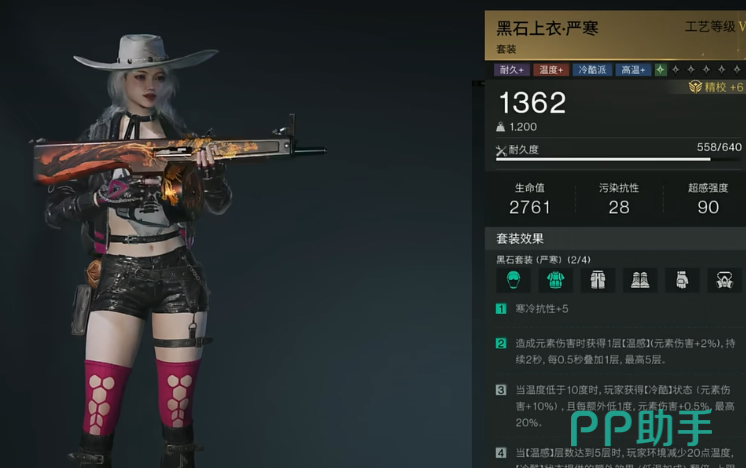Image resolution: width=746 pixels, height=468 pixels.
Task: Click the 高温+ attribute tag
Action: 633,70
